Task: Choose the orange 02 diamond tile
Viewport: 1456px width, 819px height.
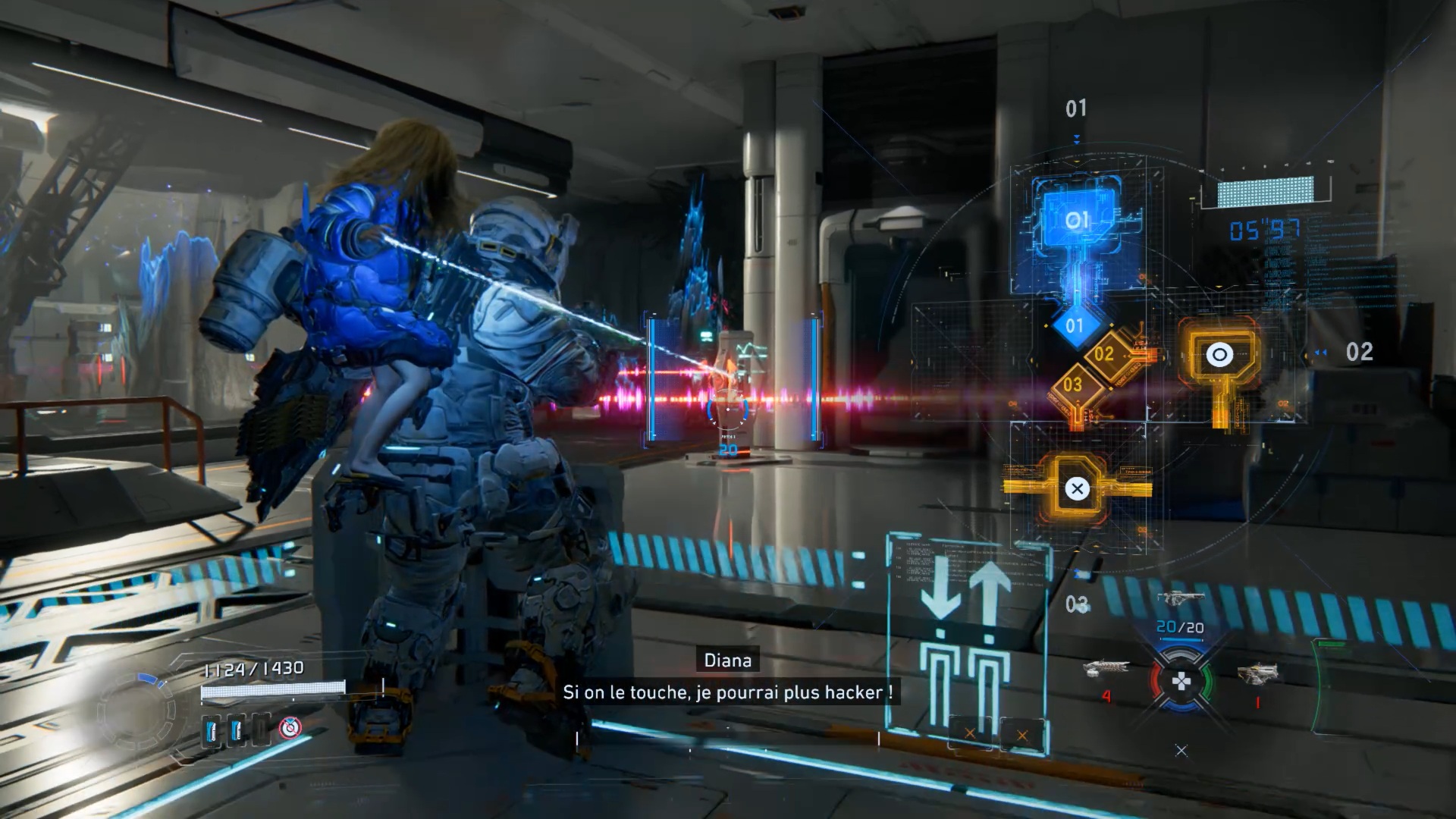Action: point(1104,353)
